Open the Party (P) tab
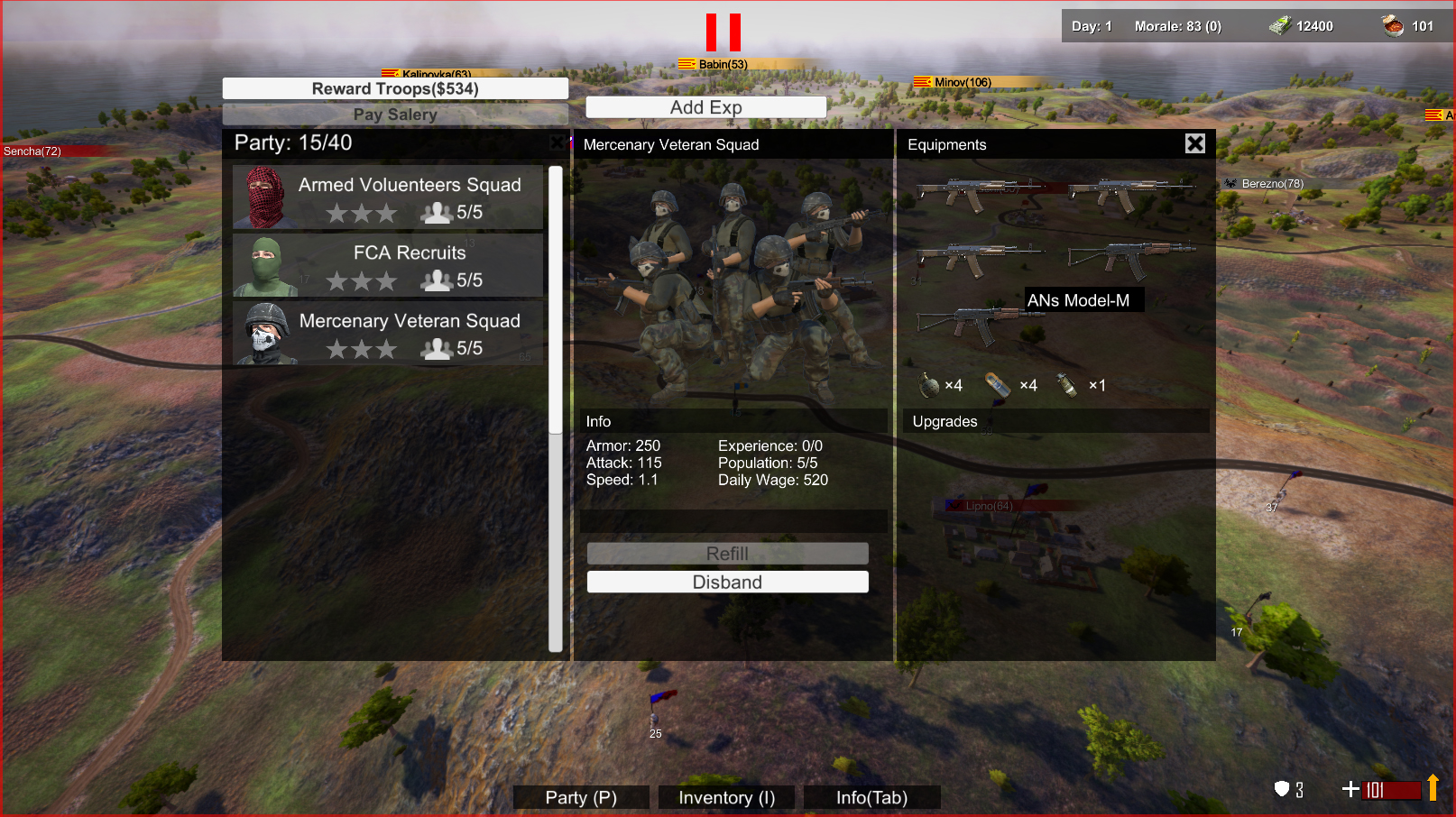Screen dimensions: 1456x817 tap(580, 797)
